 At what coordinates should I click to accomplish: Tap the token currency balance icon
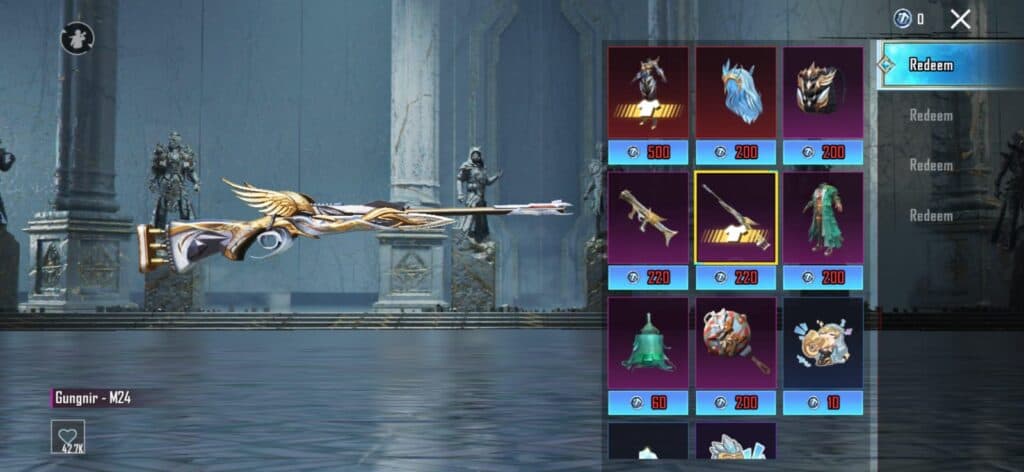[902, 18]
